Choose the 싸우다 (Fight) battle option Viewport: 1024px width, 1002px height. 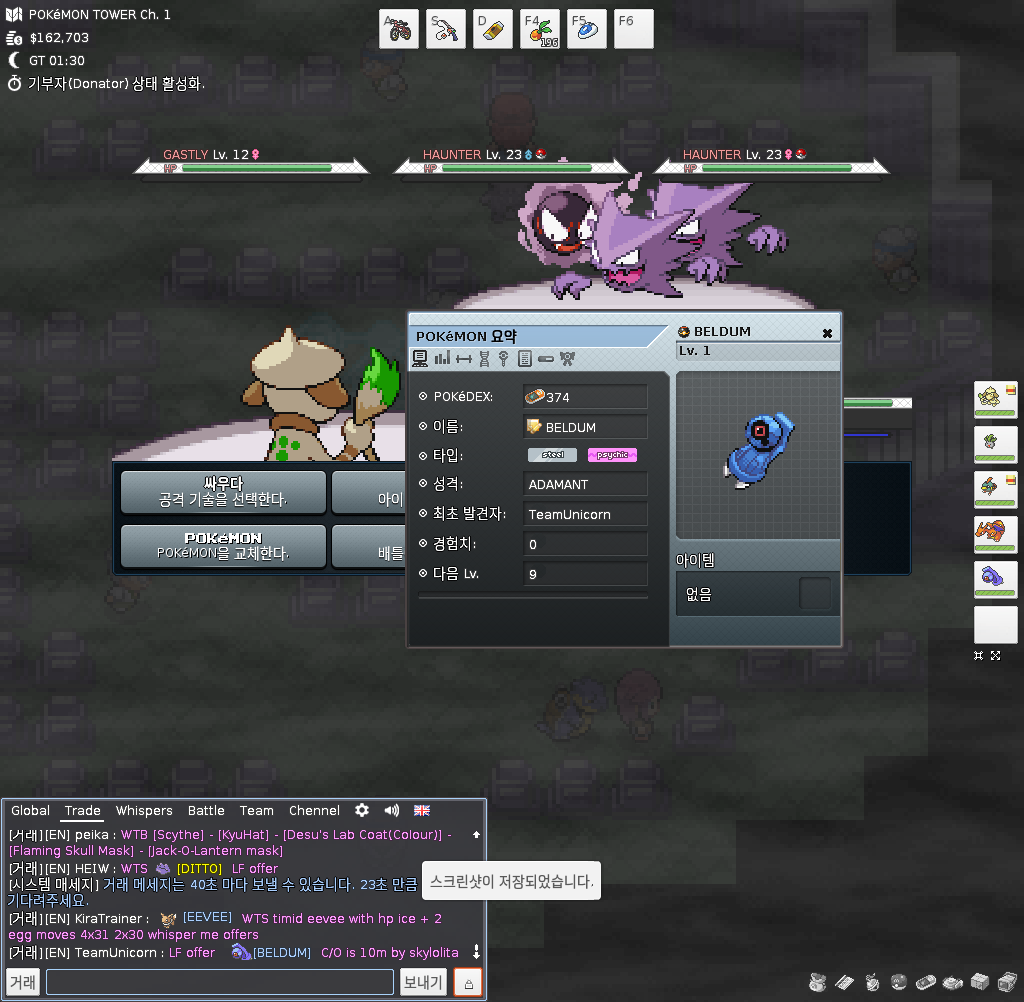click(223, 491)
